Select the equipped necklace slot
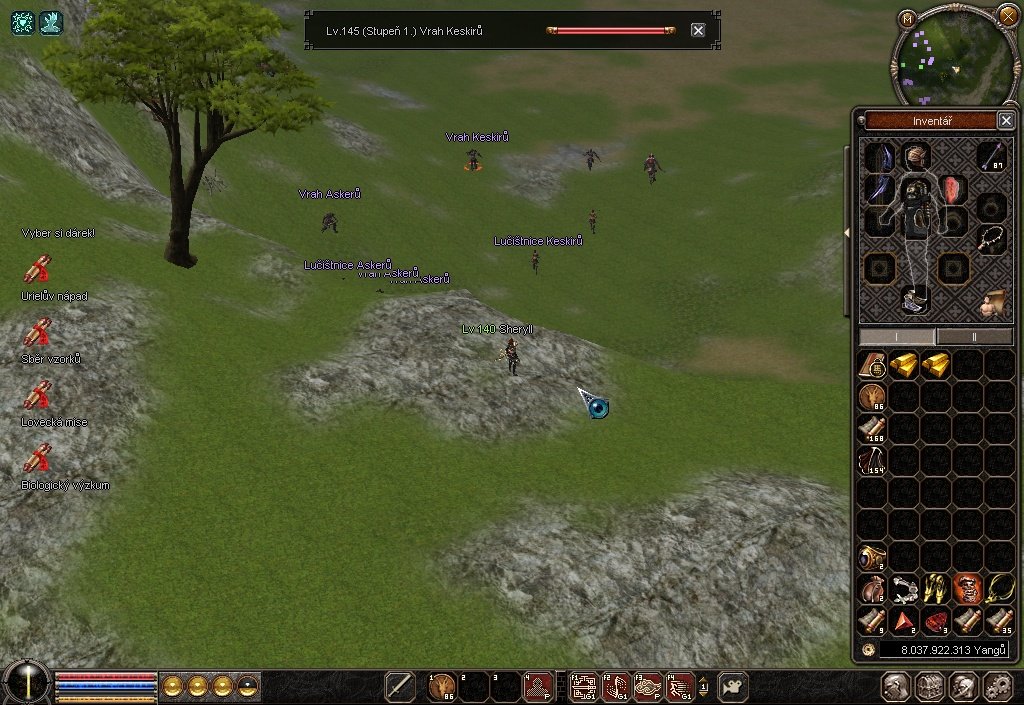 [991, 239]
